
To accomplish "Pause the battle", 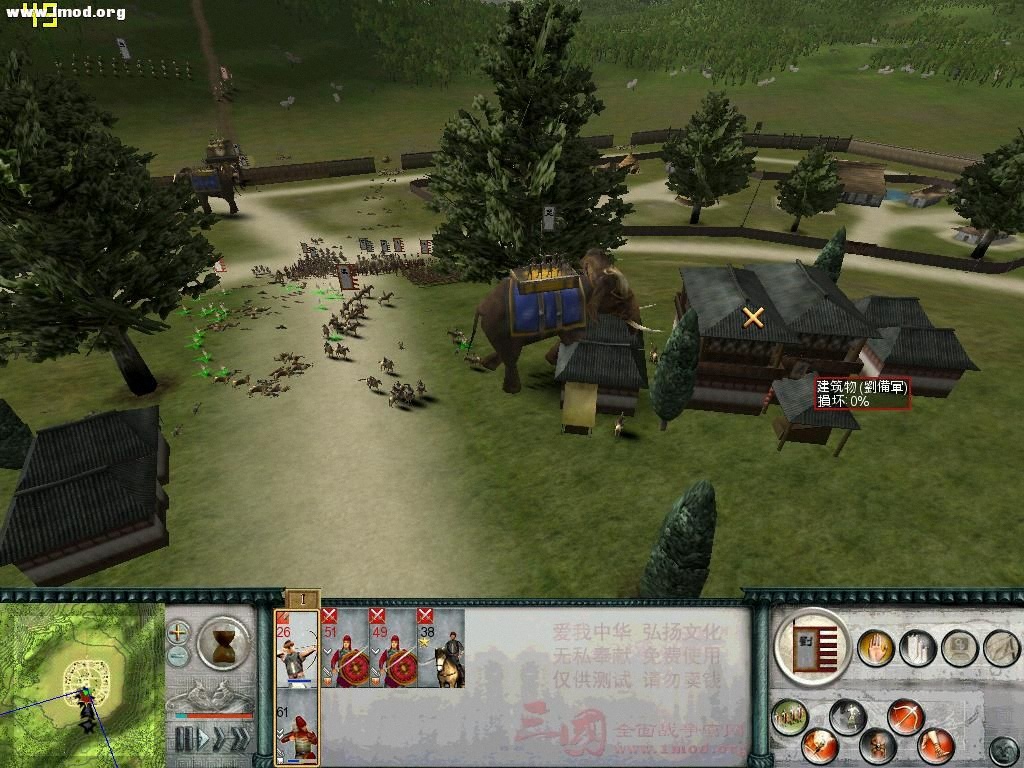I will pos(183,740).
